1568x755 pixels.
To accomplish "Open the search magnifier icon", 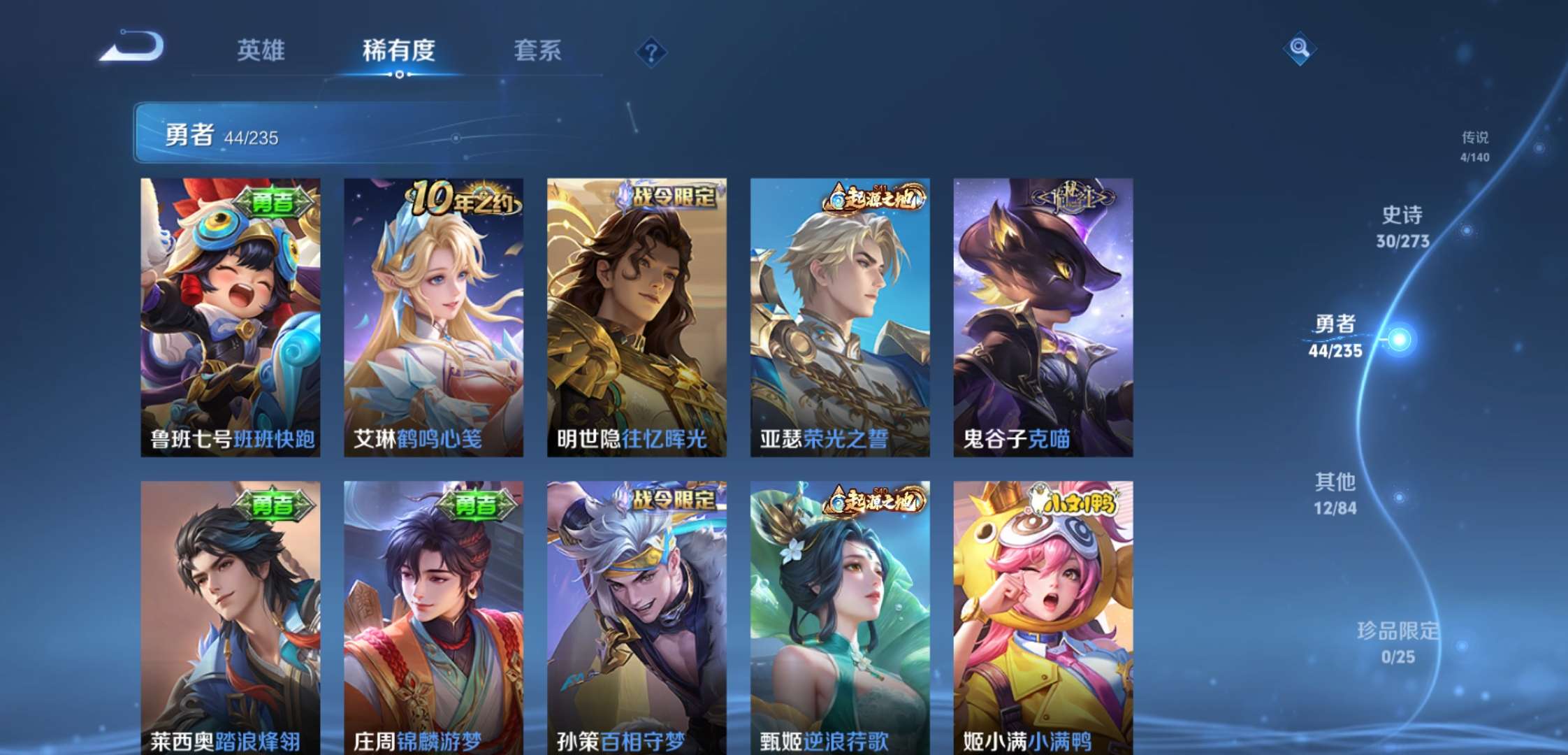I will 1300,49.
